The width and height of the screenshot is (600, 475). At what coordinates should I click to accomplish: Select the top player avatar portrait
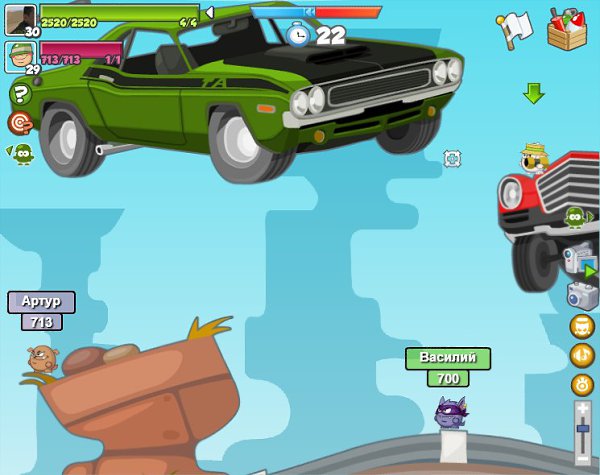pos(20,18)
